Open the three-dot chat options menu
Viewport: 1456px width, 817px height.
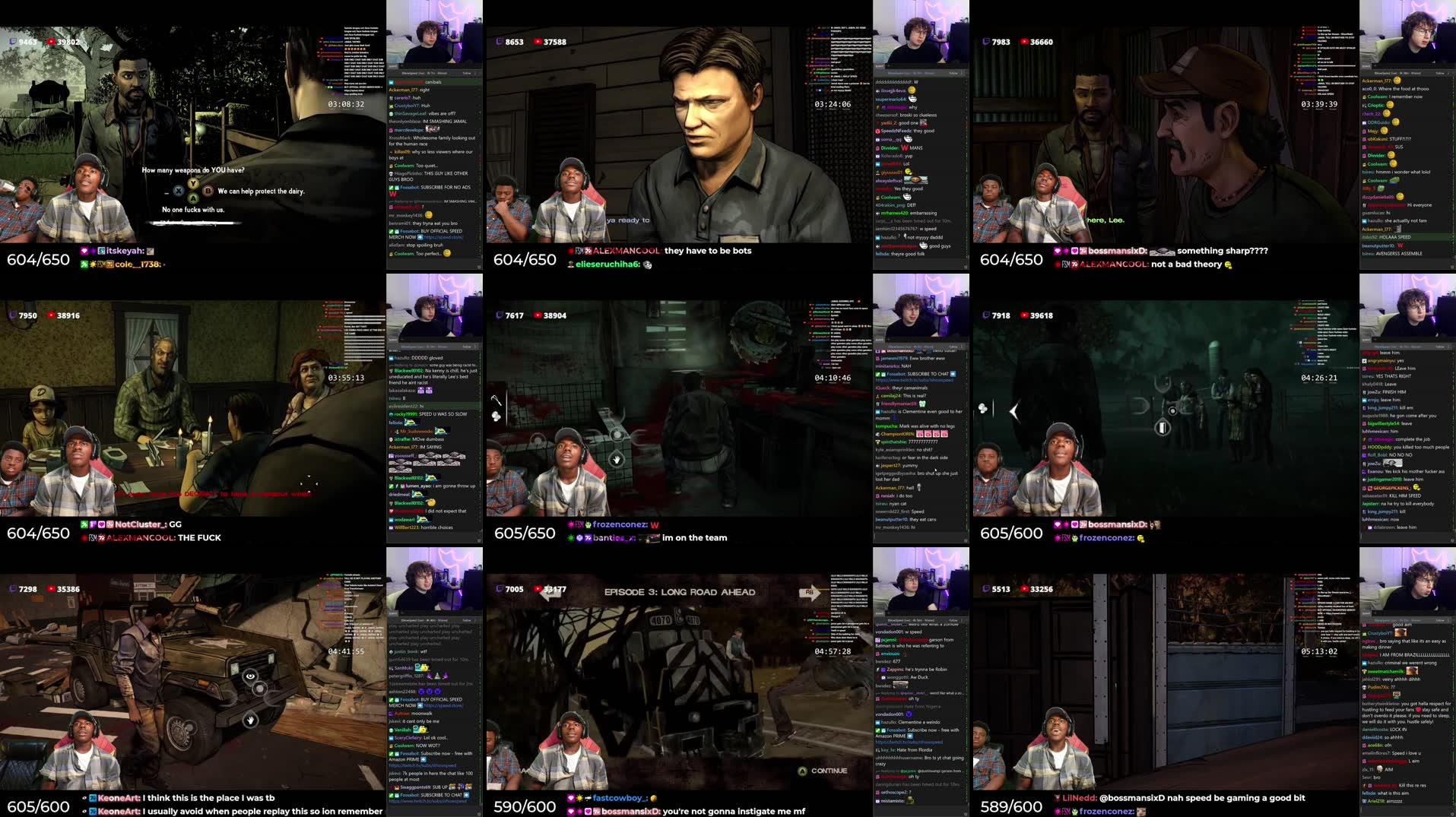pyautogui.click(x=477, y=74)
